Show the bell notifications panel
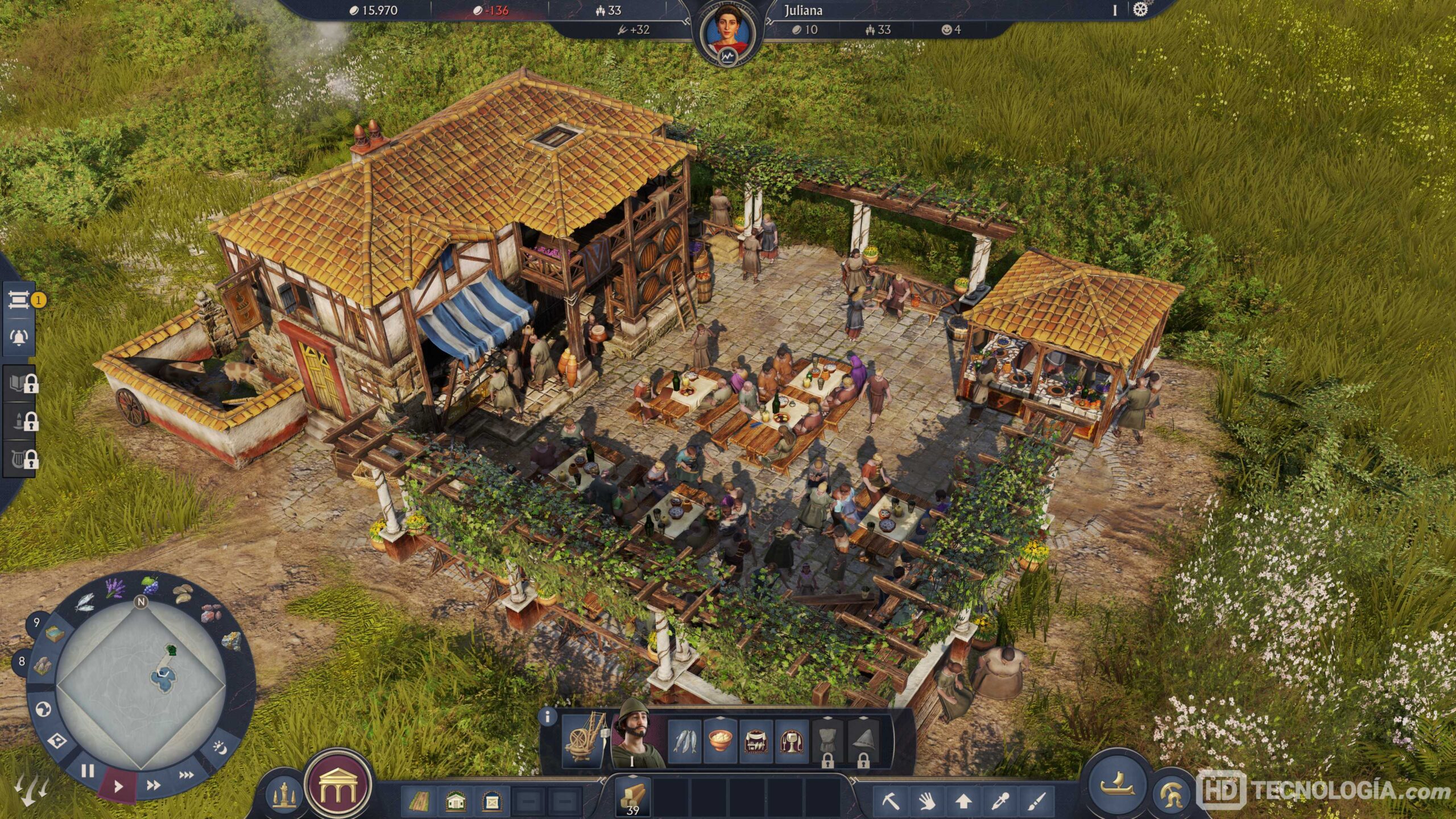 click(x=18, y=337)
